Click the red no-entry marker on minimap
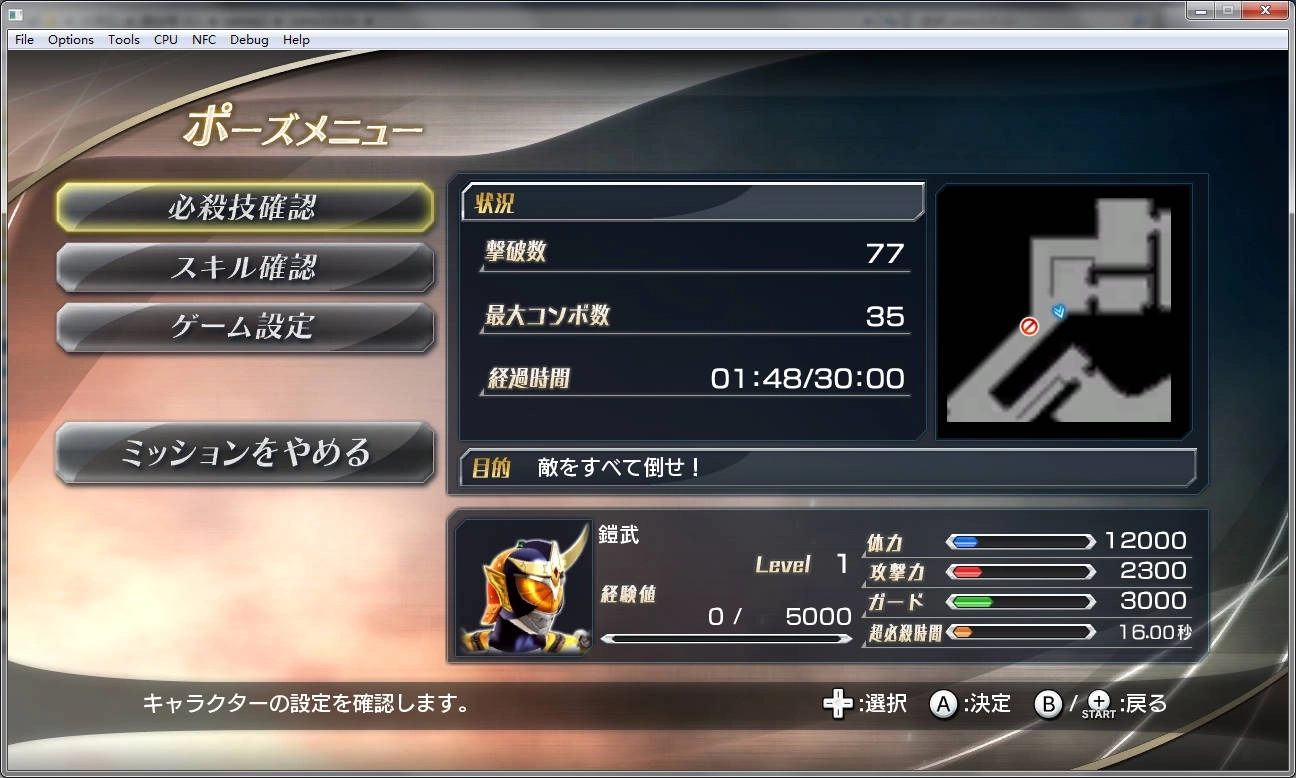The image size is (1296, 778). pos(1028,325)
